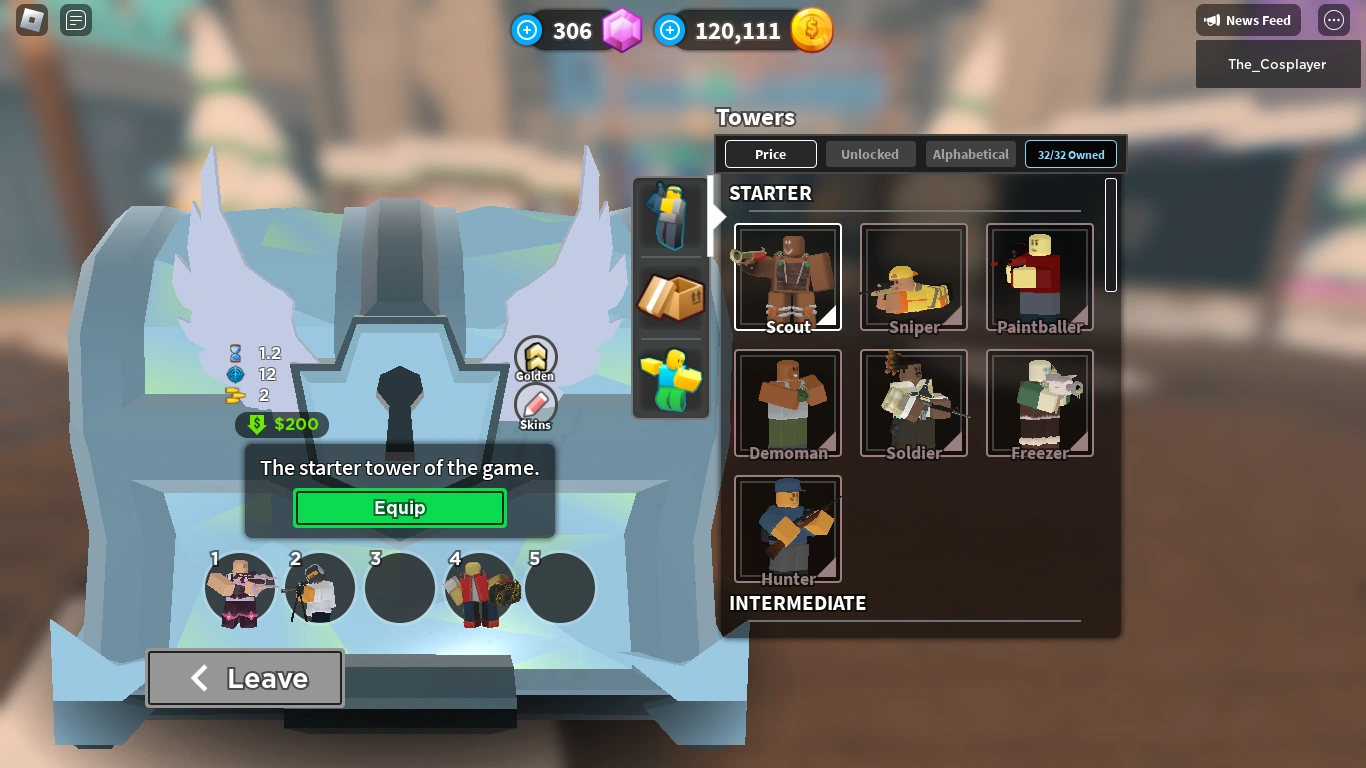Leave the tower shop
The height and width of the screenshot is (768, 1366).
pyautogui.click(x=244, y=678)
